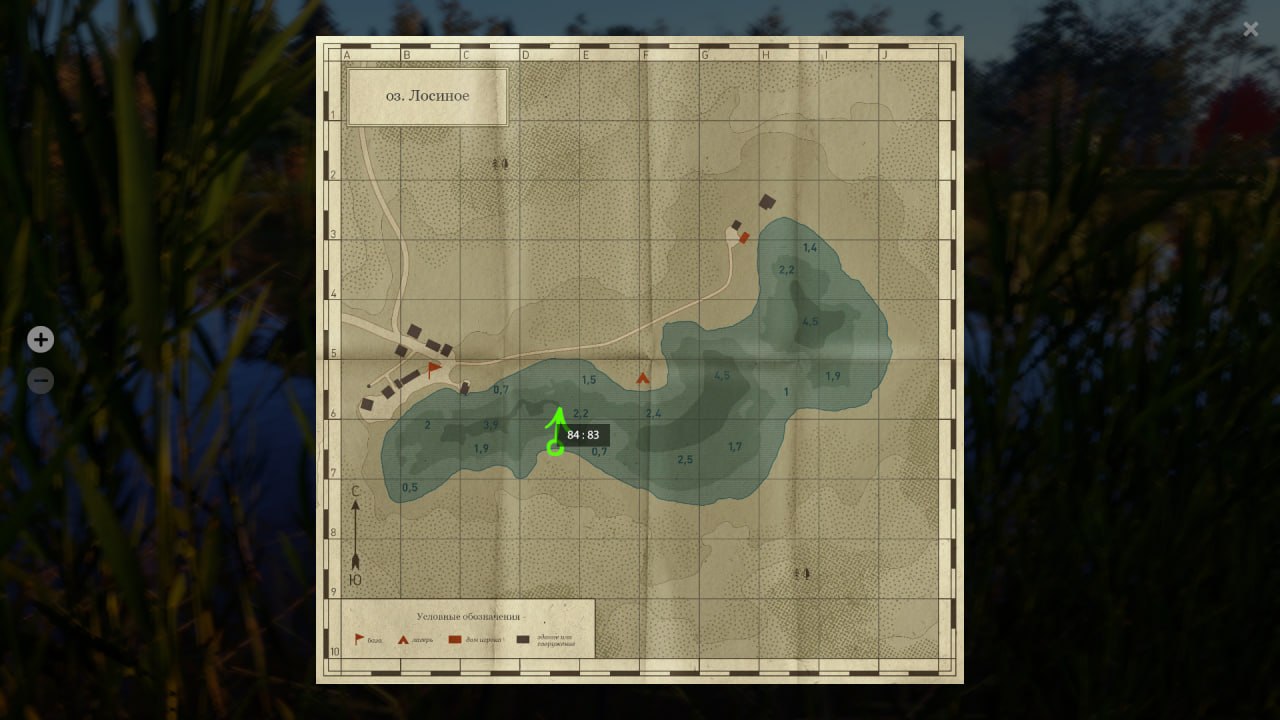Viewport: 1280px width, 720px height.
Task: Select the dark building icon in the legend
Action: pyautogui.click(x=523, y=640)
